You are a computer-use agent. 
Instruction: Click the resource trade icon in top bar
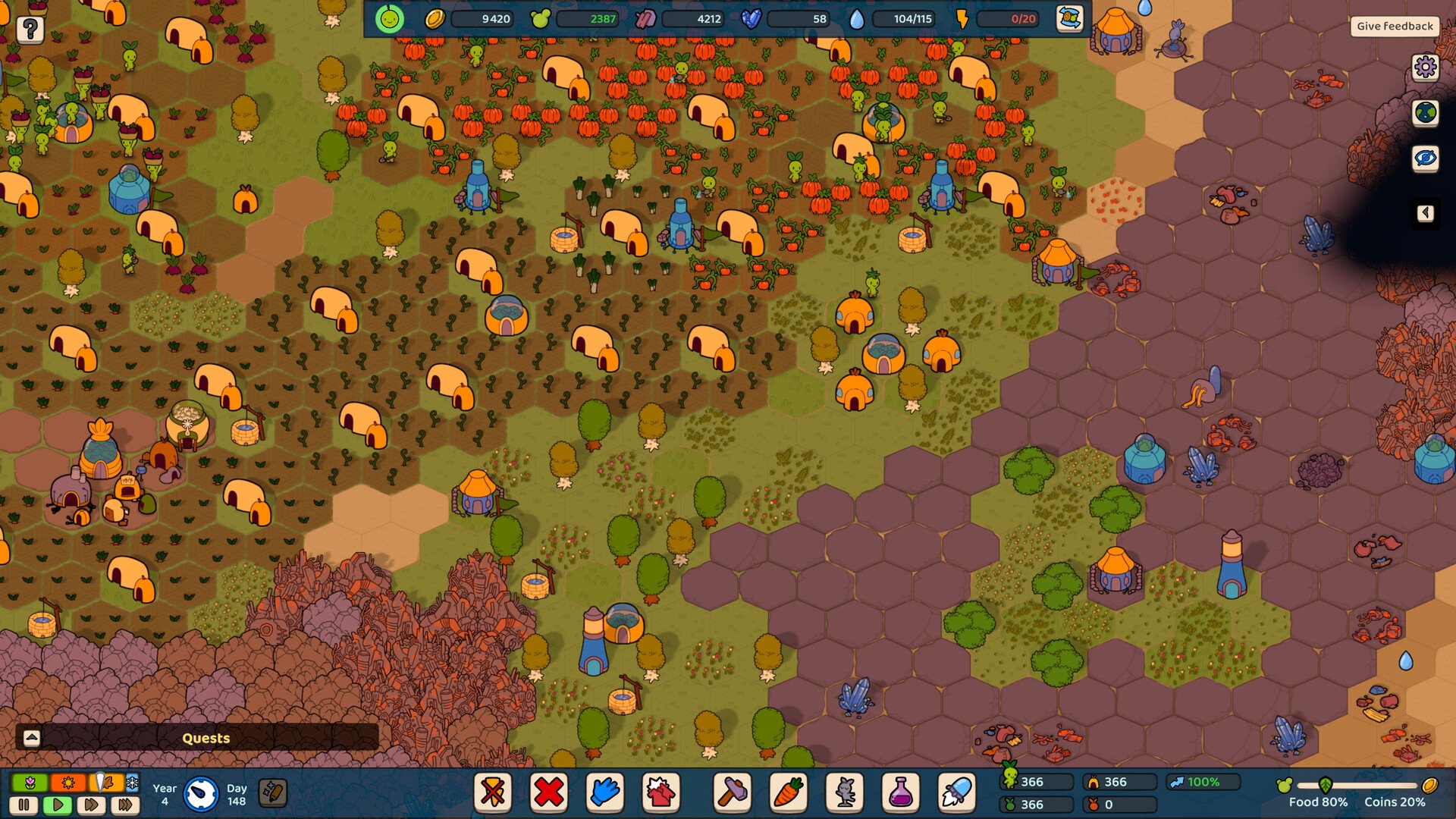1068,19
